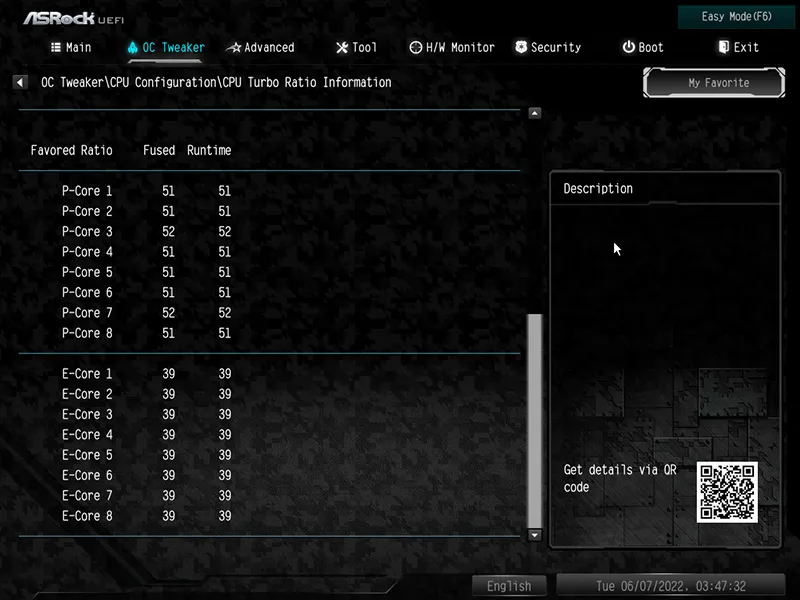
Task: Click the back arrow beside the breadcrumb
Action: click(x=20, y=82)
